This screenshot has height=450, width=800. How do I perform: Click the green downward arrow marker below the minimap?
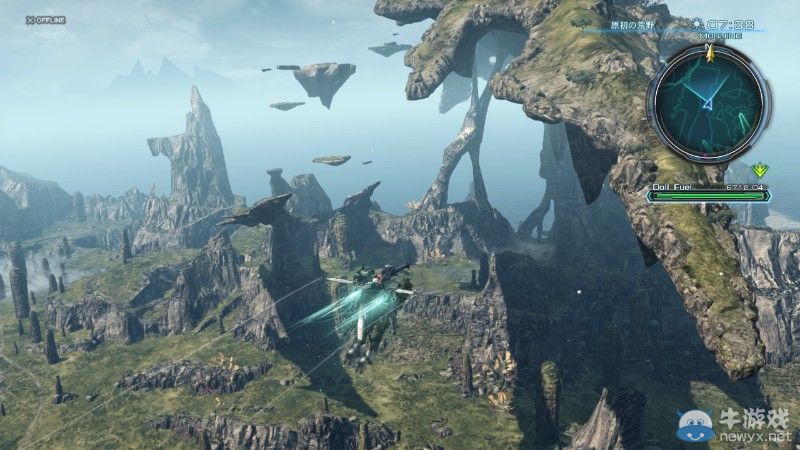point(760,170)
